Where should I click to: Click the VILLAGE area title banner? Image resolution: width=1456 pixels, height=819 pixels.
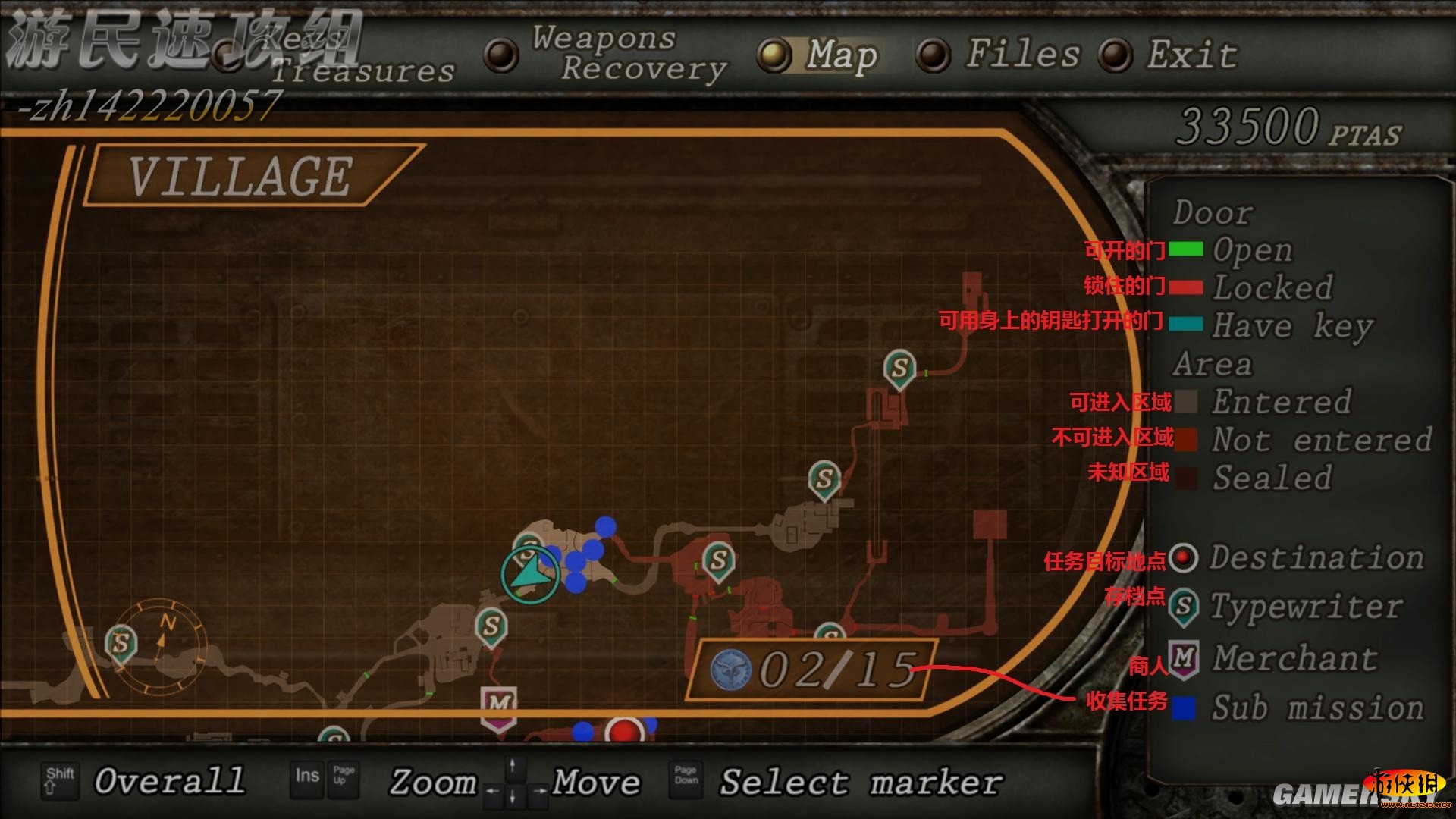pos(241,176)
